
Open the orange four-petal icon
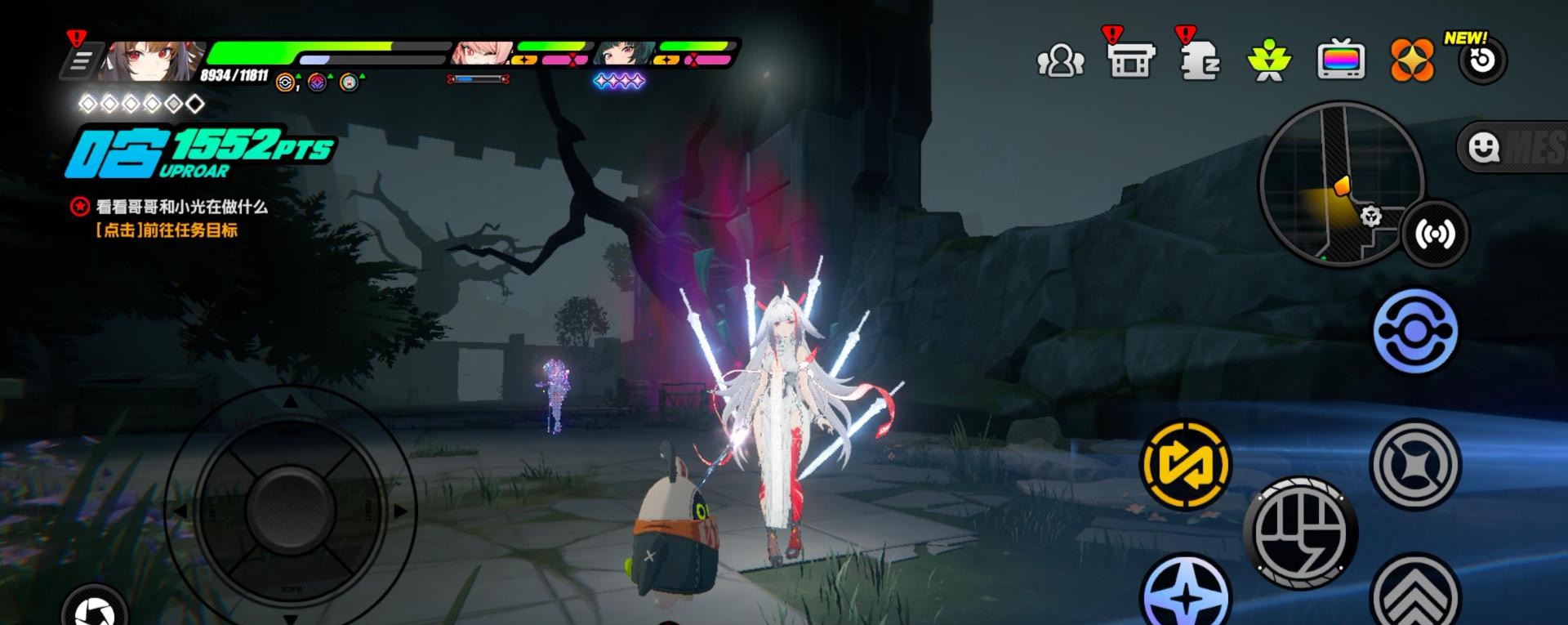pyautogui.click(x=1412, y=61)
